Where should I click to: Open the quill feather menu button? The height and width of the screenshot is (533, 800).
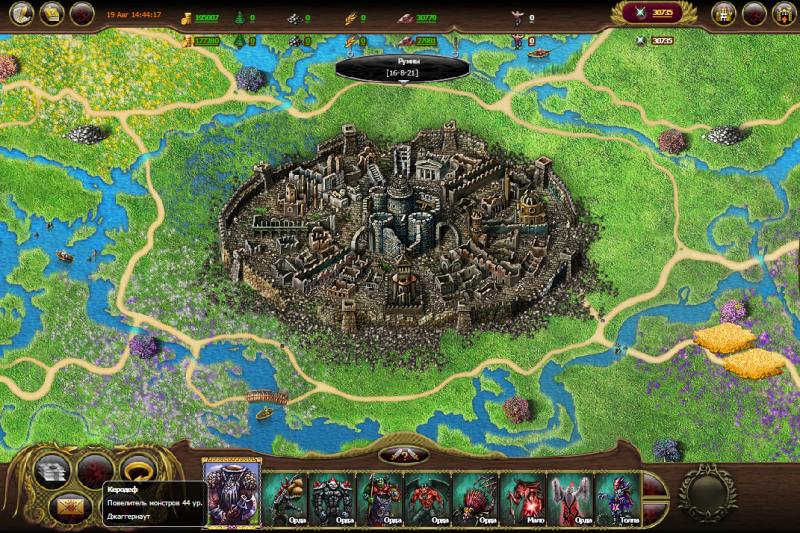pyautogui.click(x=20, y=13)
